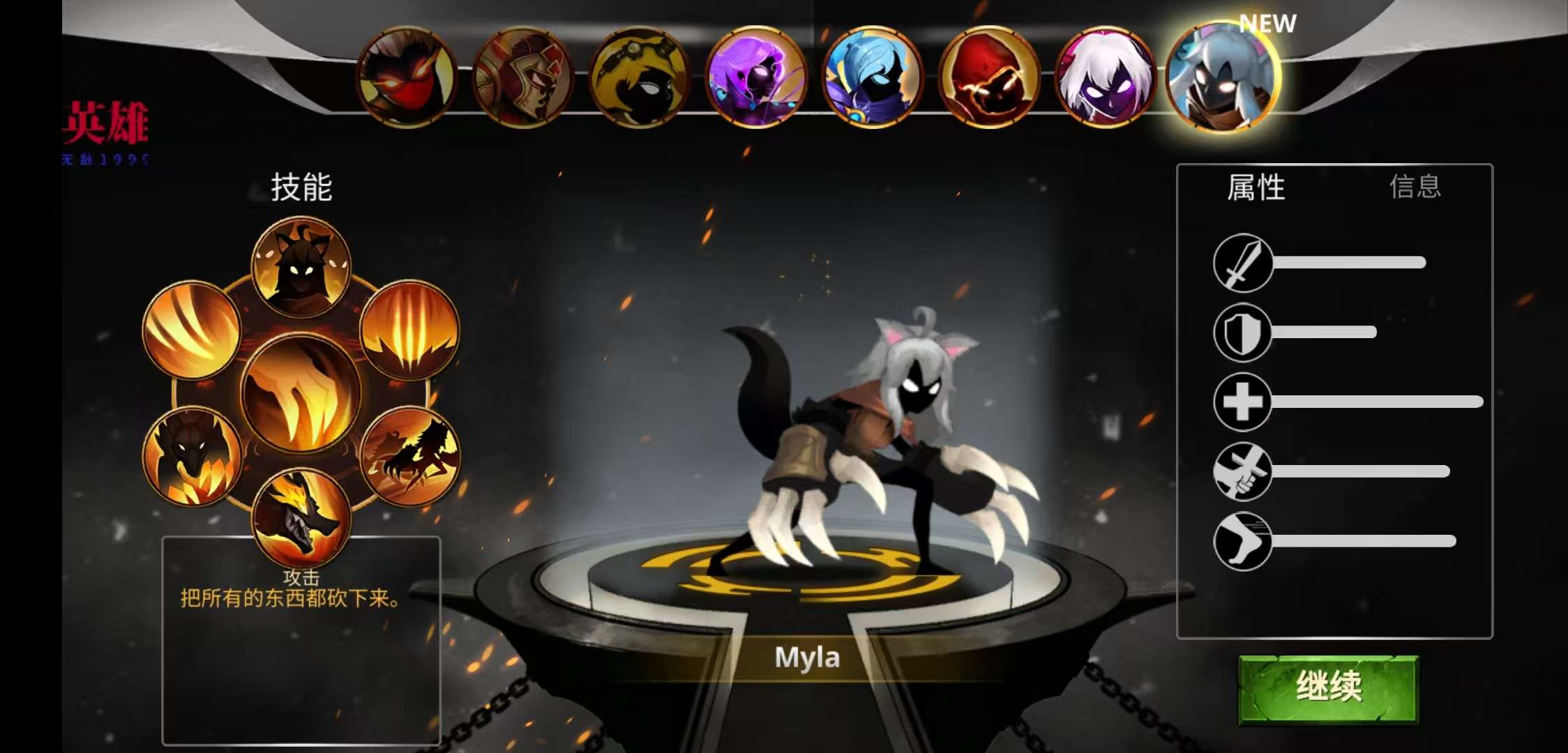Screen dimensions: 1568x753
Task: Pick the purple-haired hero portrait
Action: tap(756, 78)
